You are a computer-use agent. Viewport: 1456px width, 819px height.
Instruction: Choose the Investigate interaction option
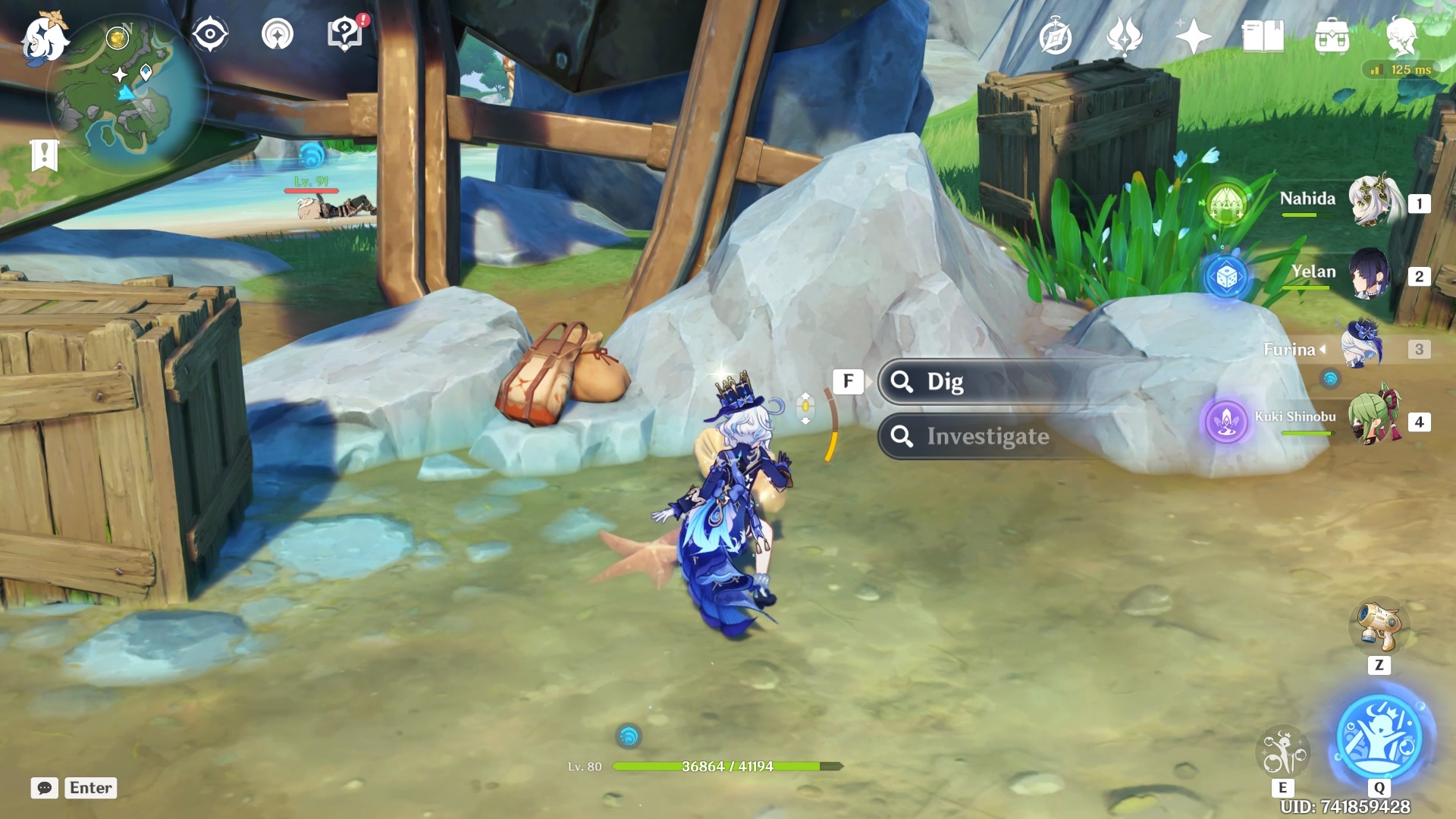click(986, 437)
